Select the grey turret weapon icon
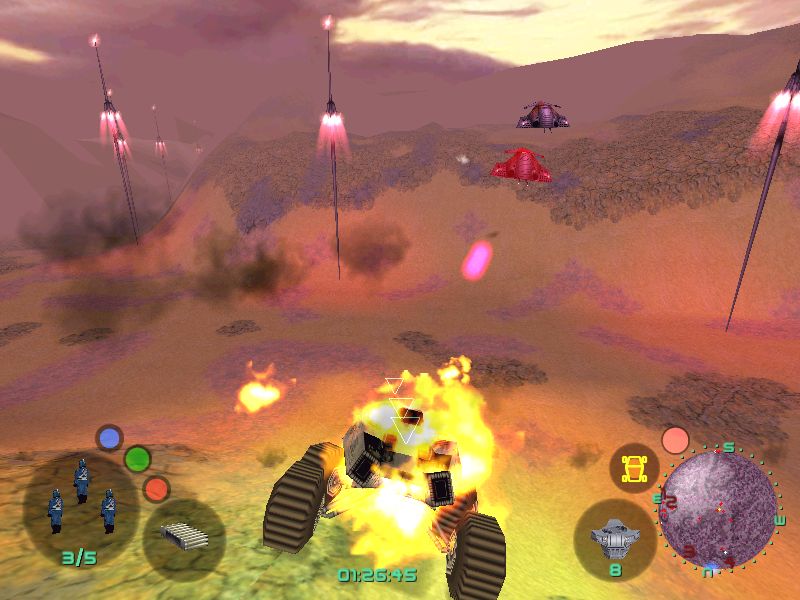This screenshot has width=800, height=600. (614, 539)
